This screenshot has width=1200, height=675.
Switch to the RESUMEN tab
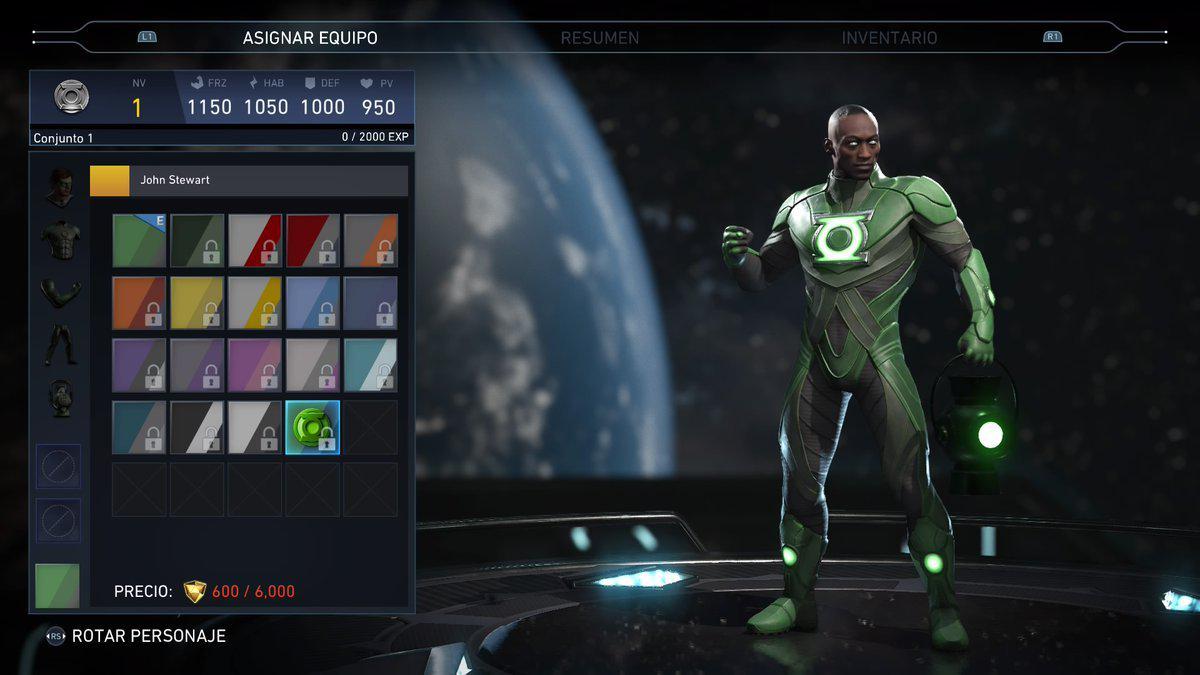599,38
